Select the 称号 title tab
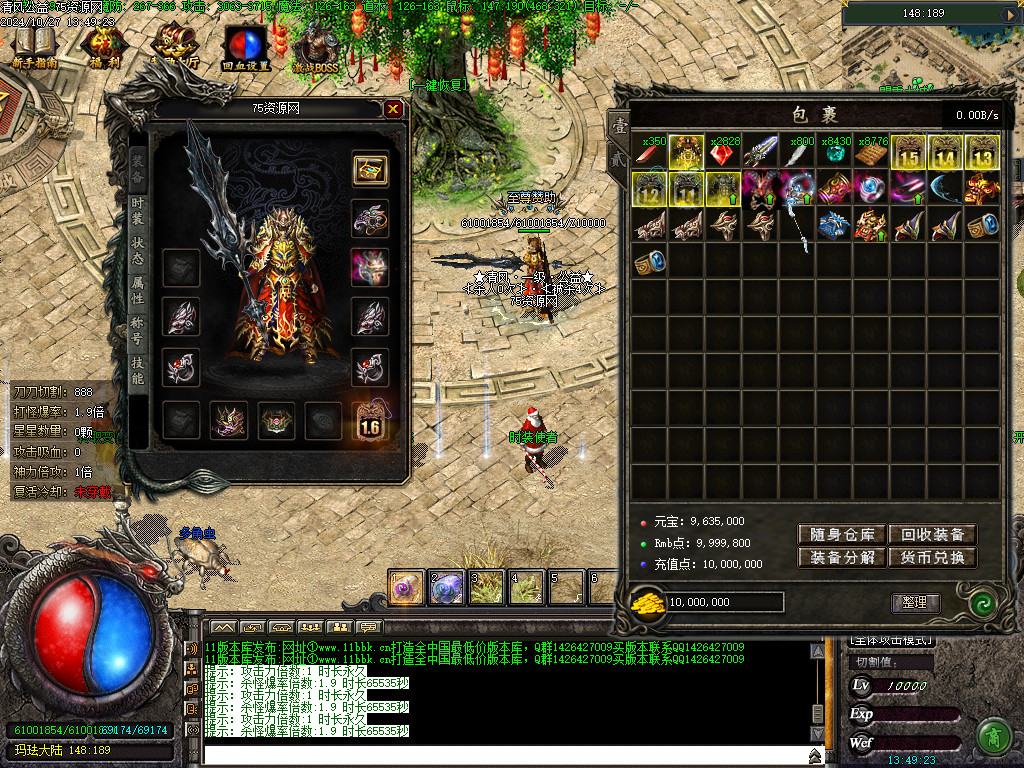This screenshot has width=1024, height=768. [x=138, y=331]
